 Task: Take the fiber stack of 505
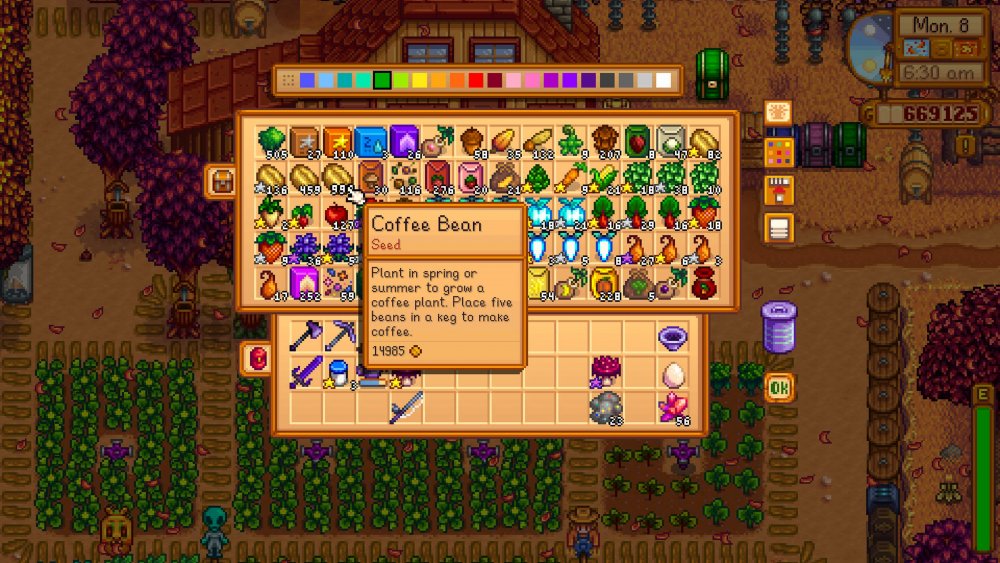(x=271, y=142)
